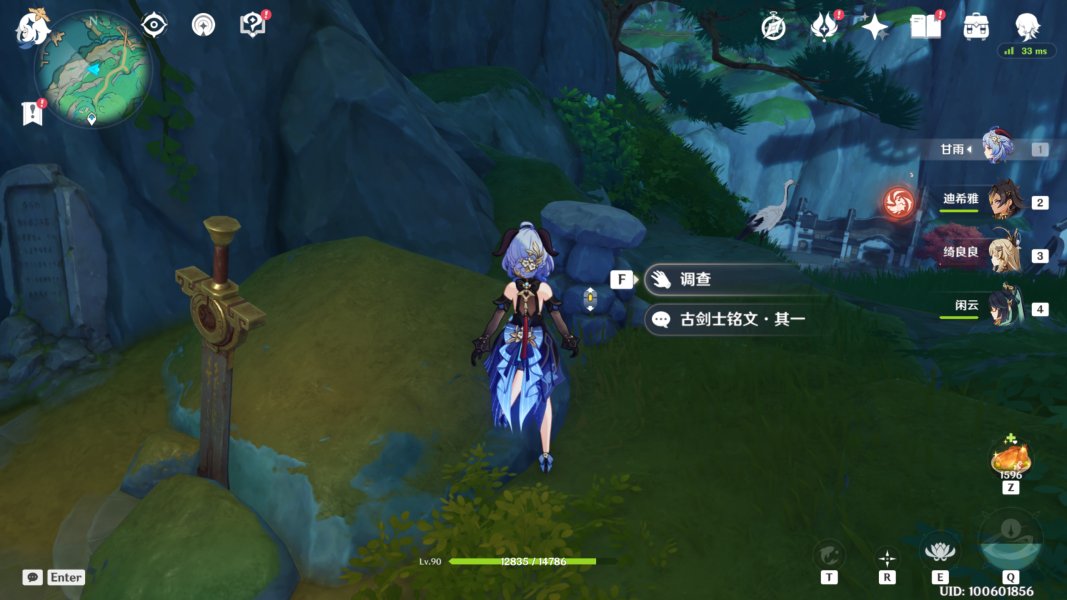The height and width of the screenshot is (600, 1067).
Task: Open the backpack inventory
Action: tap(976, 27)
